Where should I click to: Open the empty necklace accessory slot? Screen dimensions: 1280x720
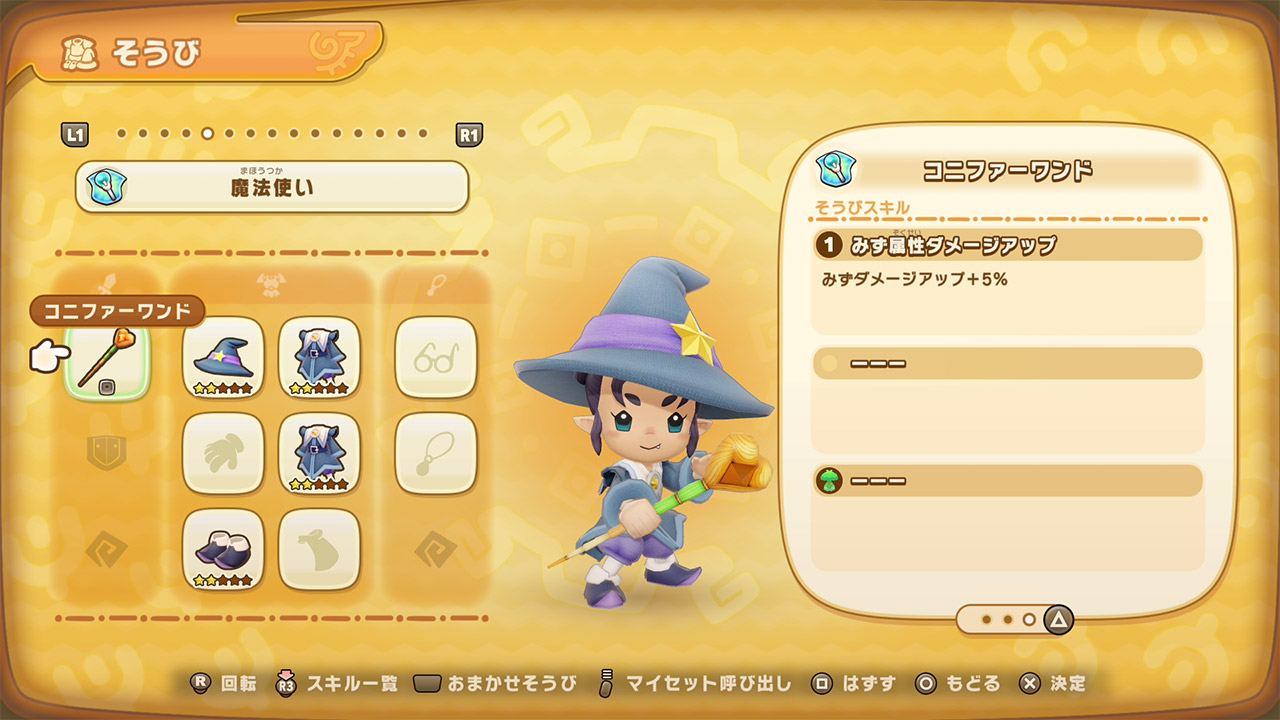click(435, 453)
